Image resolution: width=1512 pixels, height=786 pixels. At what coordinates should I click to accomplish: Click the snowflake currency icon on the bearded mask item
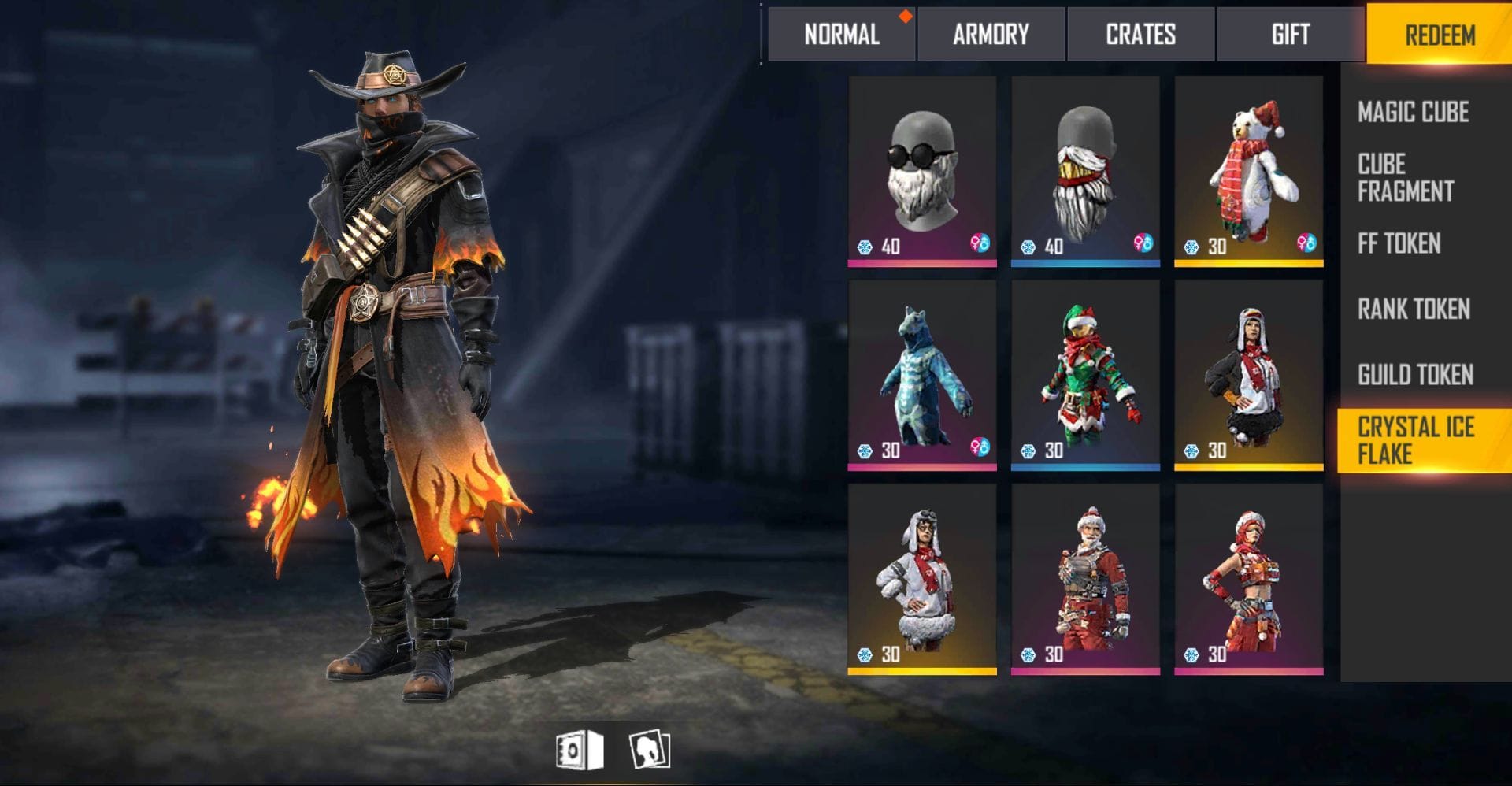tap(1029, 246)
